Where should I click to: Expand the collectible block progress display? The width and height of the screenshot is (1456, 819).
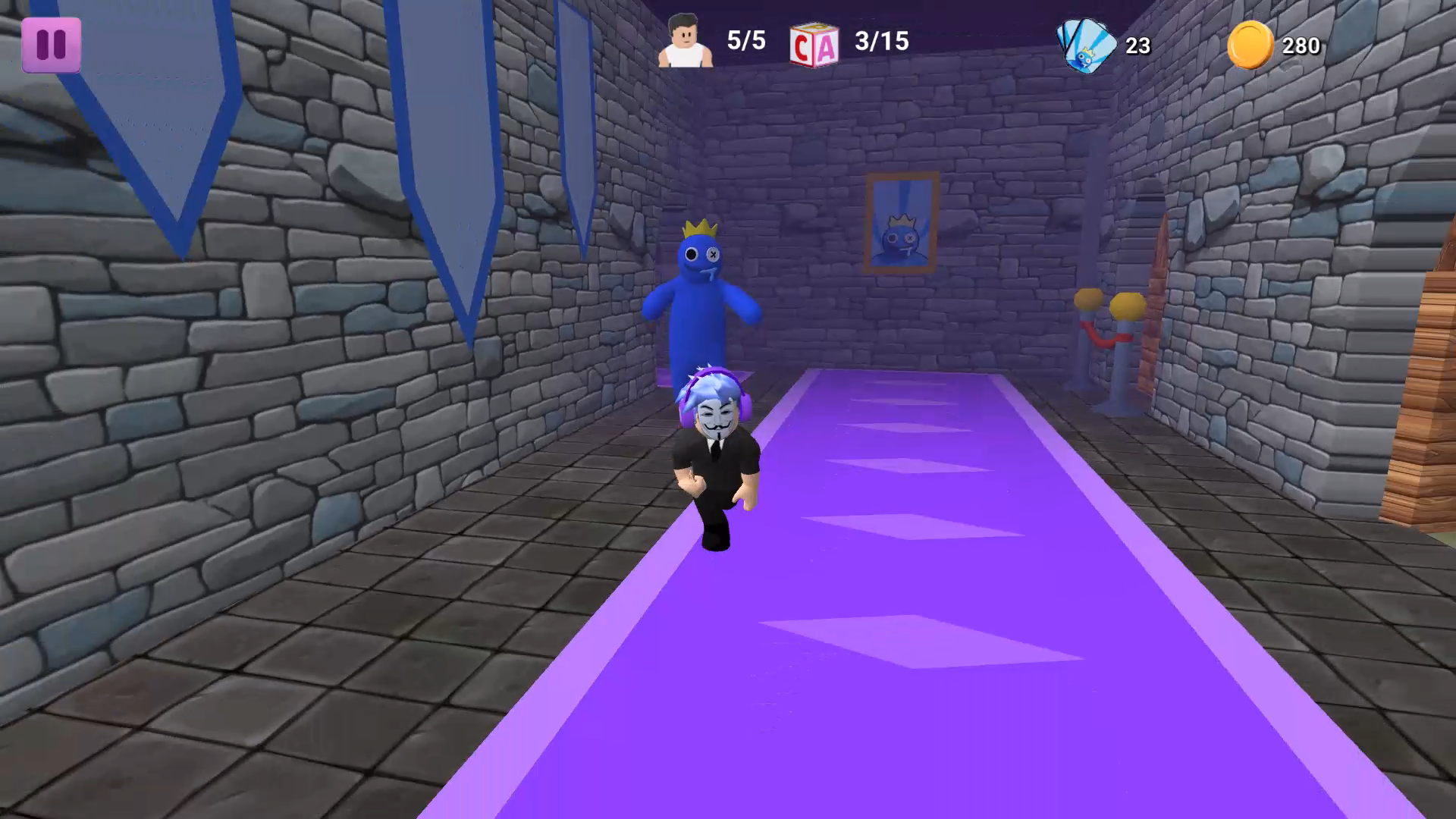(849, 43)
